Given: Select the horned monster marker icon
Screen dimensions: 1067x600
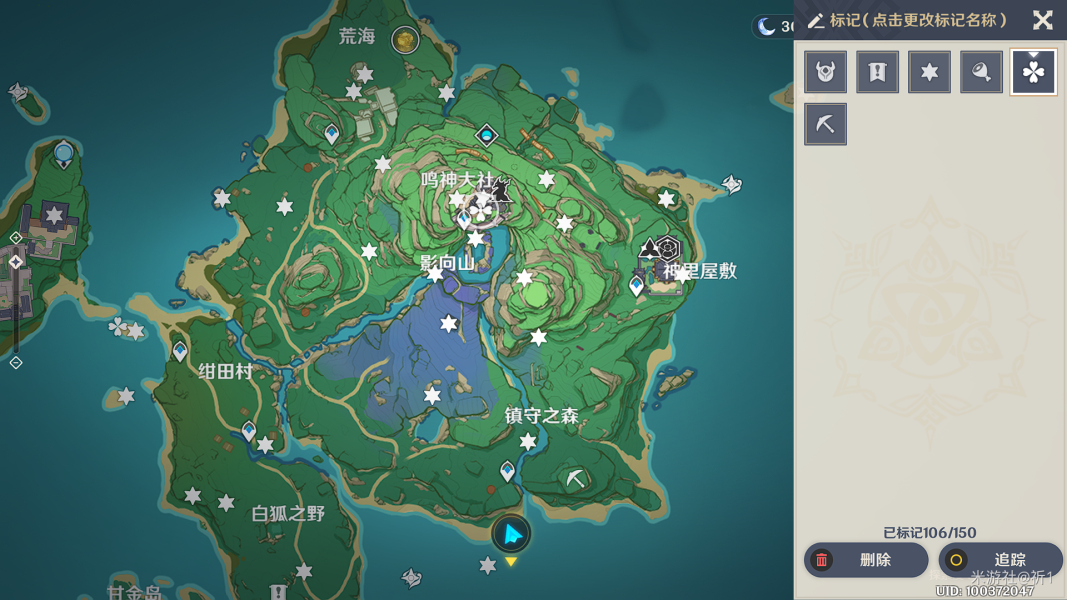Looking at the screenshot, I should [x=826, y=72].
